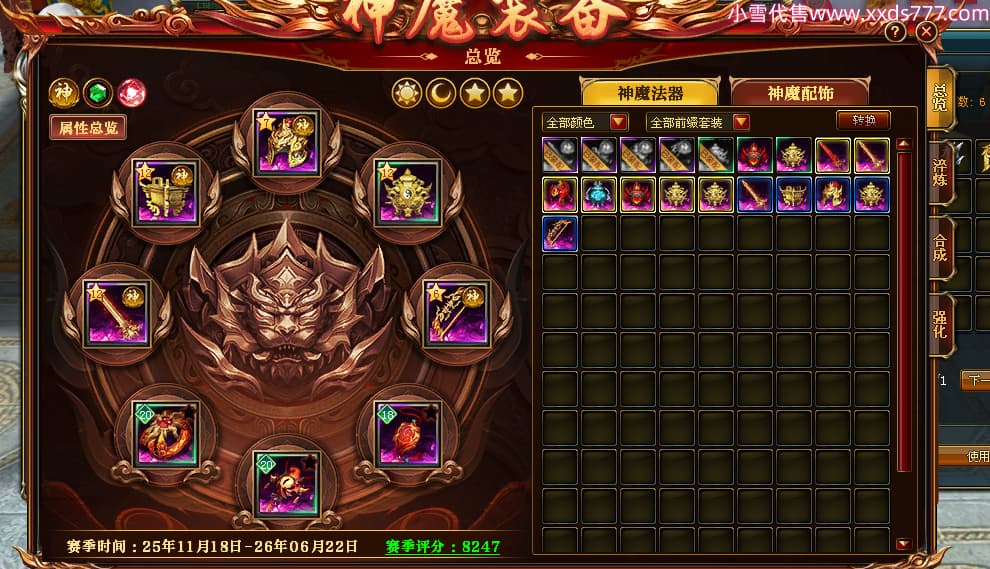
Task: Switch to the 神魔法器 tab
Action: coord(650,93)
